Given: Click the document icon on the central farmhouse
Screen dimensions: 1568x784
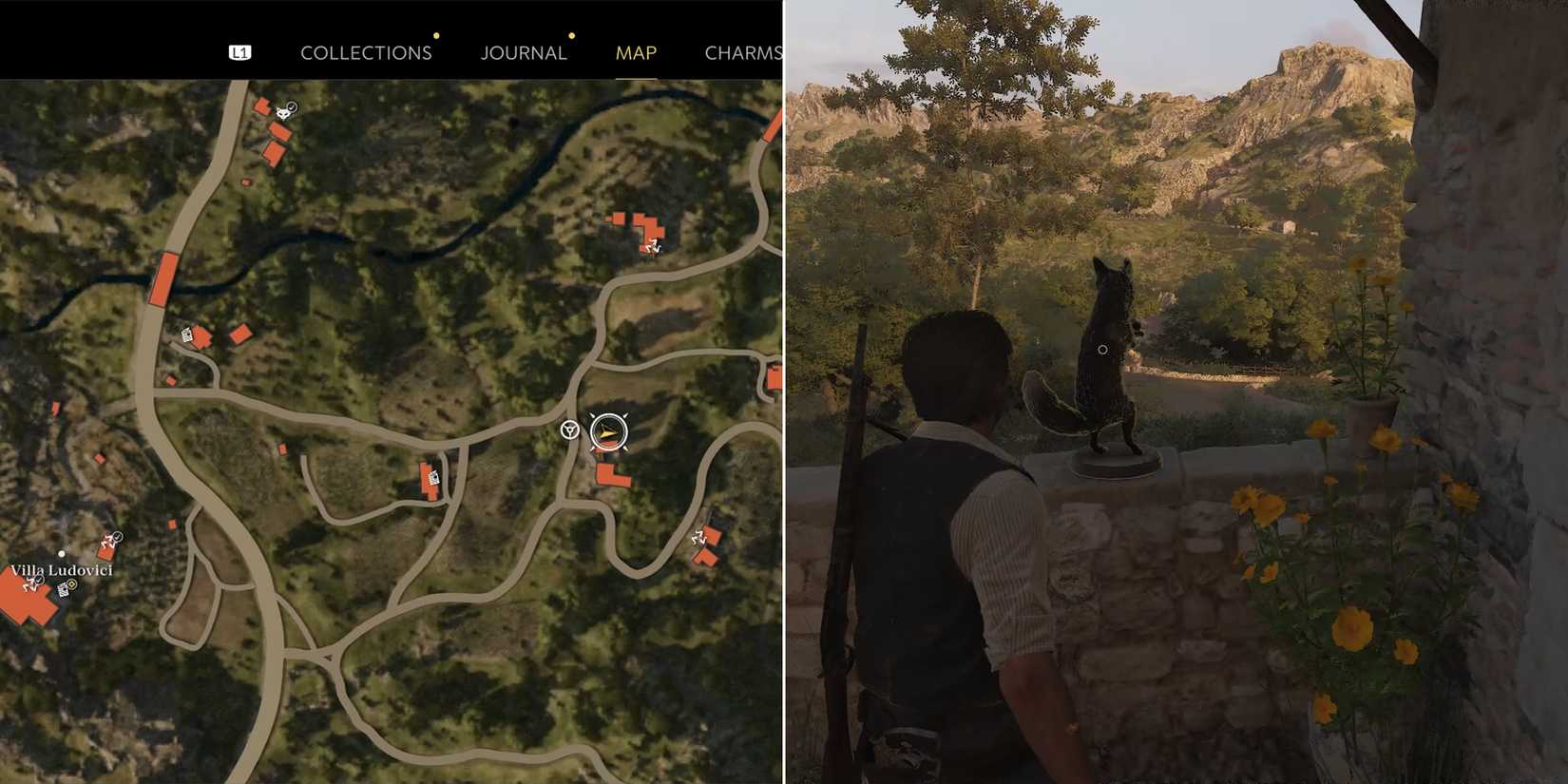Looking at the screenshot, I should click(432, 475).
